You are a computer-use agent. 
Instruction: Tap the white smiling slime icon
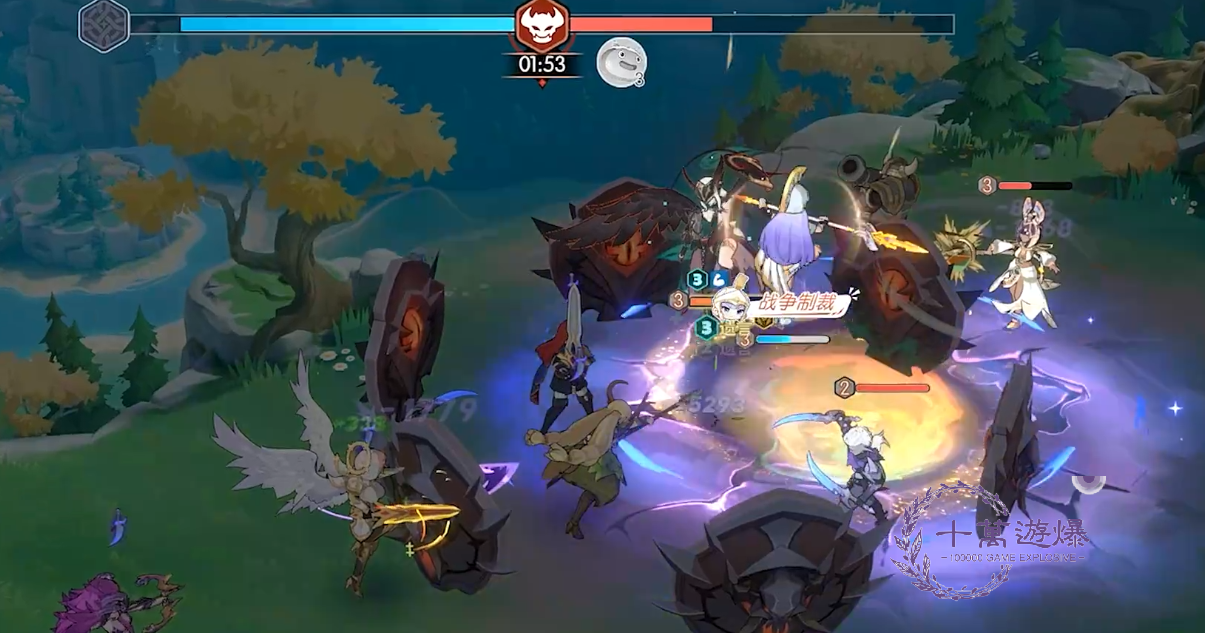[x=620, y=61]
